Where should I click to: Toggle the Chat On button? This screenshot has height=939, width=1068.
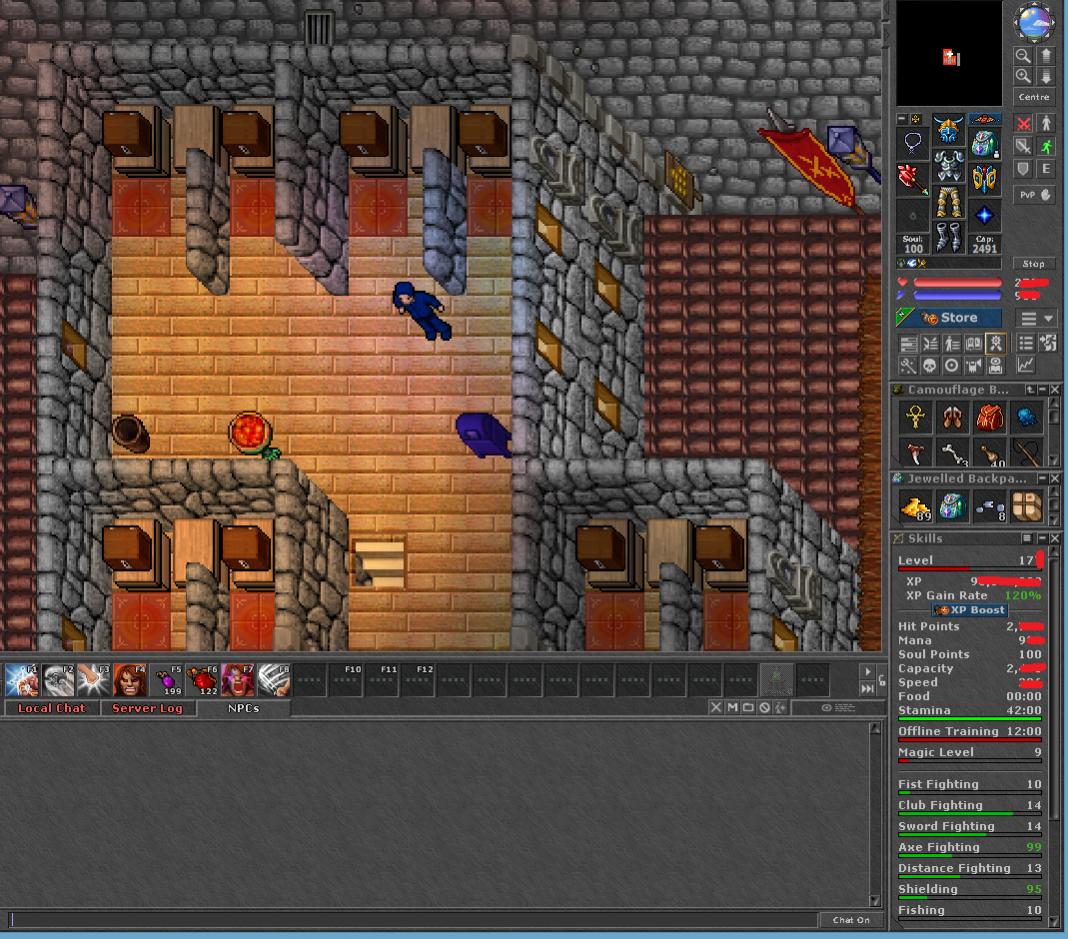tap(851, 920)
